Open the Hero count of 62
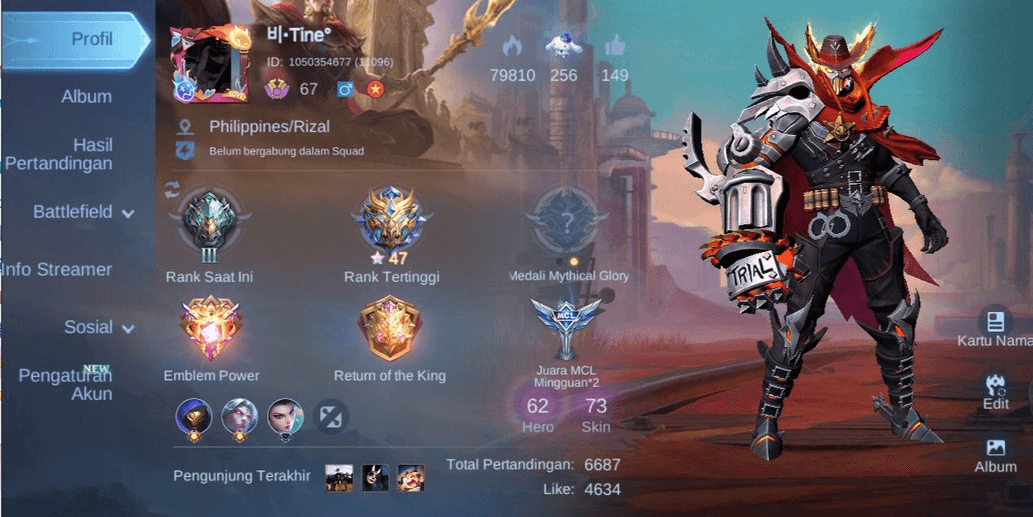 pyautogui.click(x=538, y=412)
